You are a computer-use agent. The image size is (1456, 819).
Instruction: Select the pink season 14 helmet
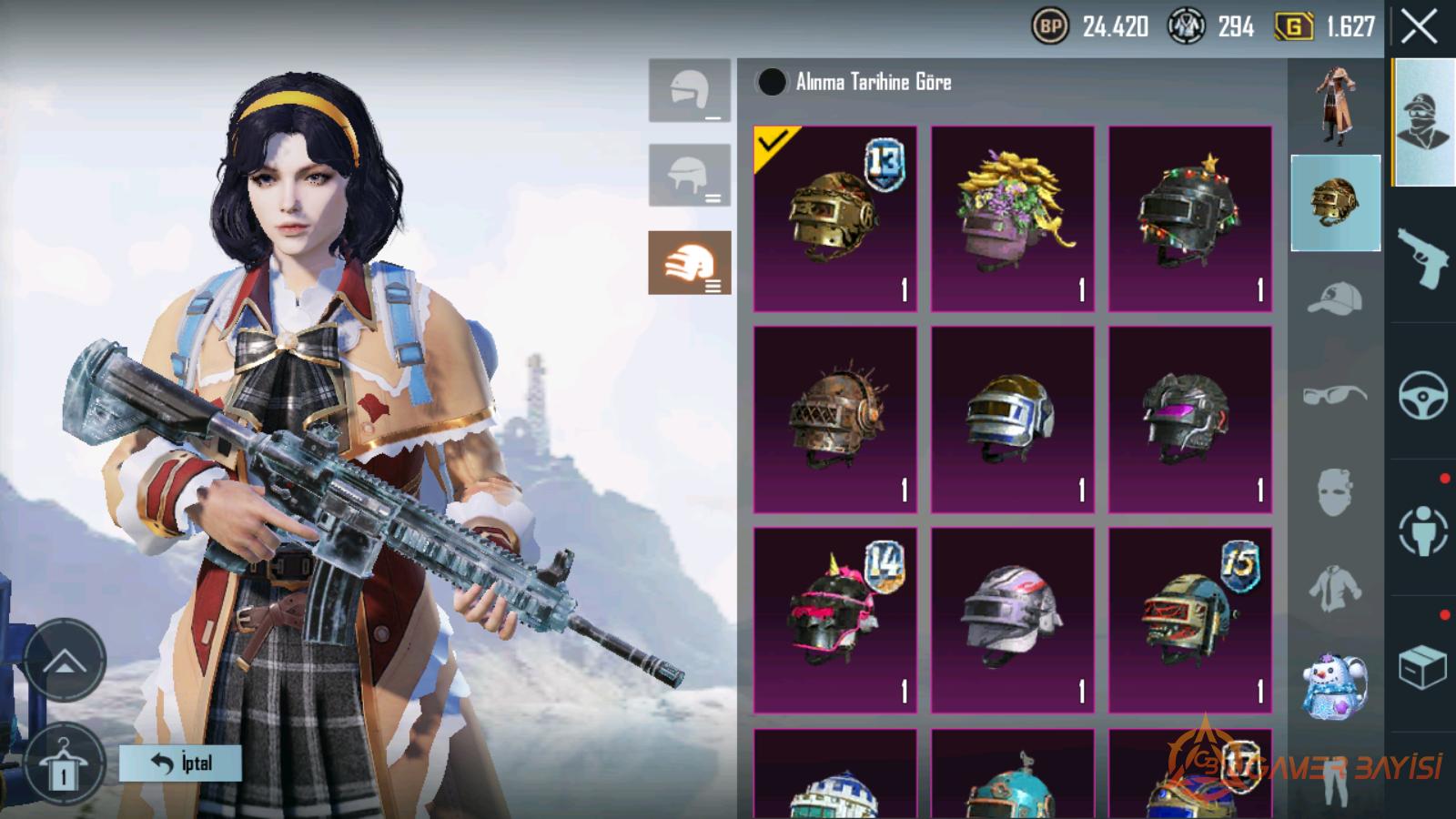pyautogui.click(x=835, y=620)
